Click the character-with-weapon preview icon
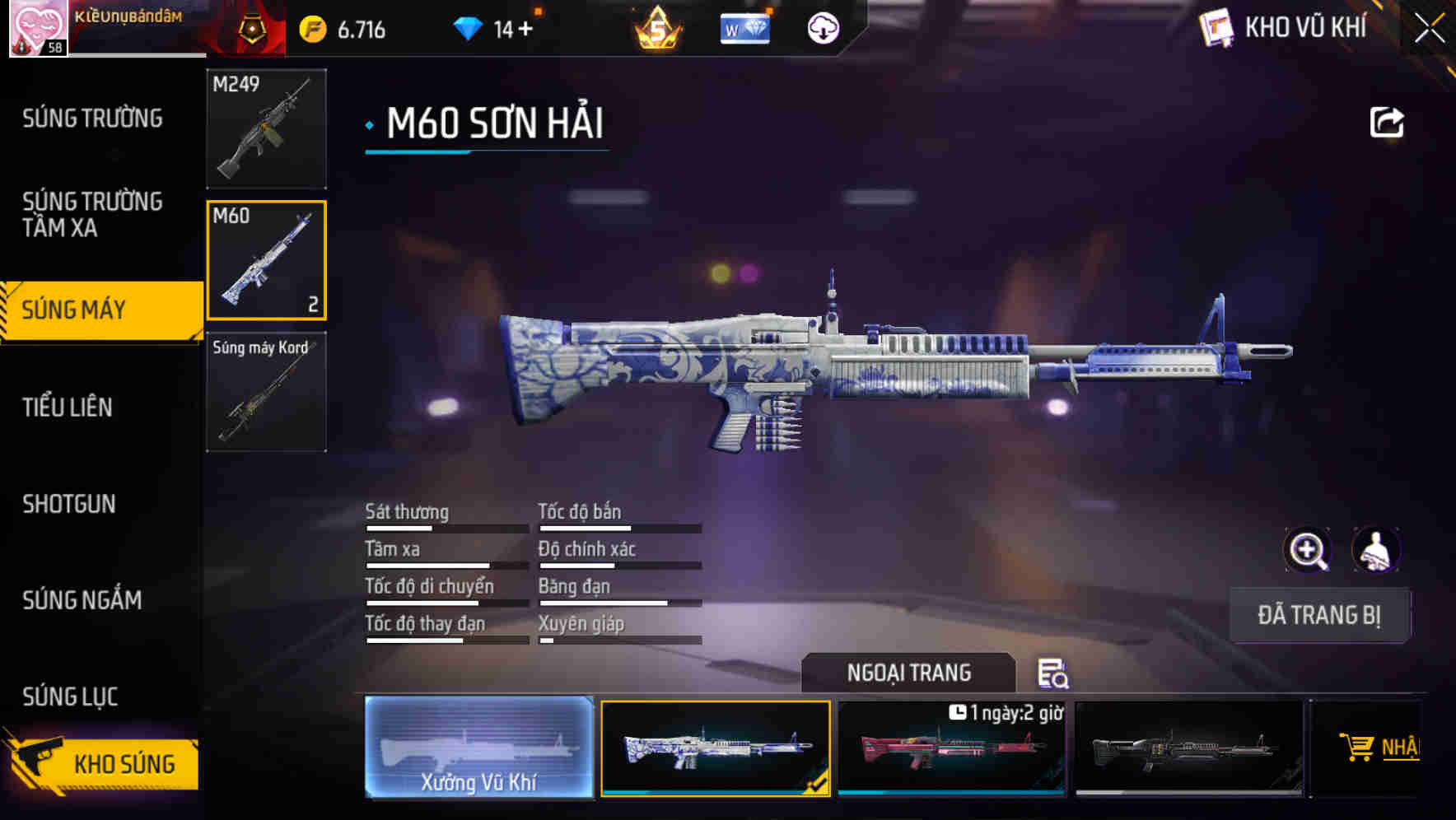This screenshot has width=1456, height=820. coord(1376,550)
